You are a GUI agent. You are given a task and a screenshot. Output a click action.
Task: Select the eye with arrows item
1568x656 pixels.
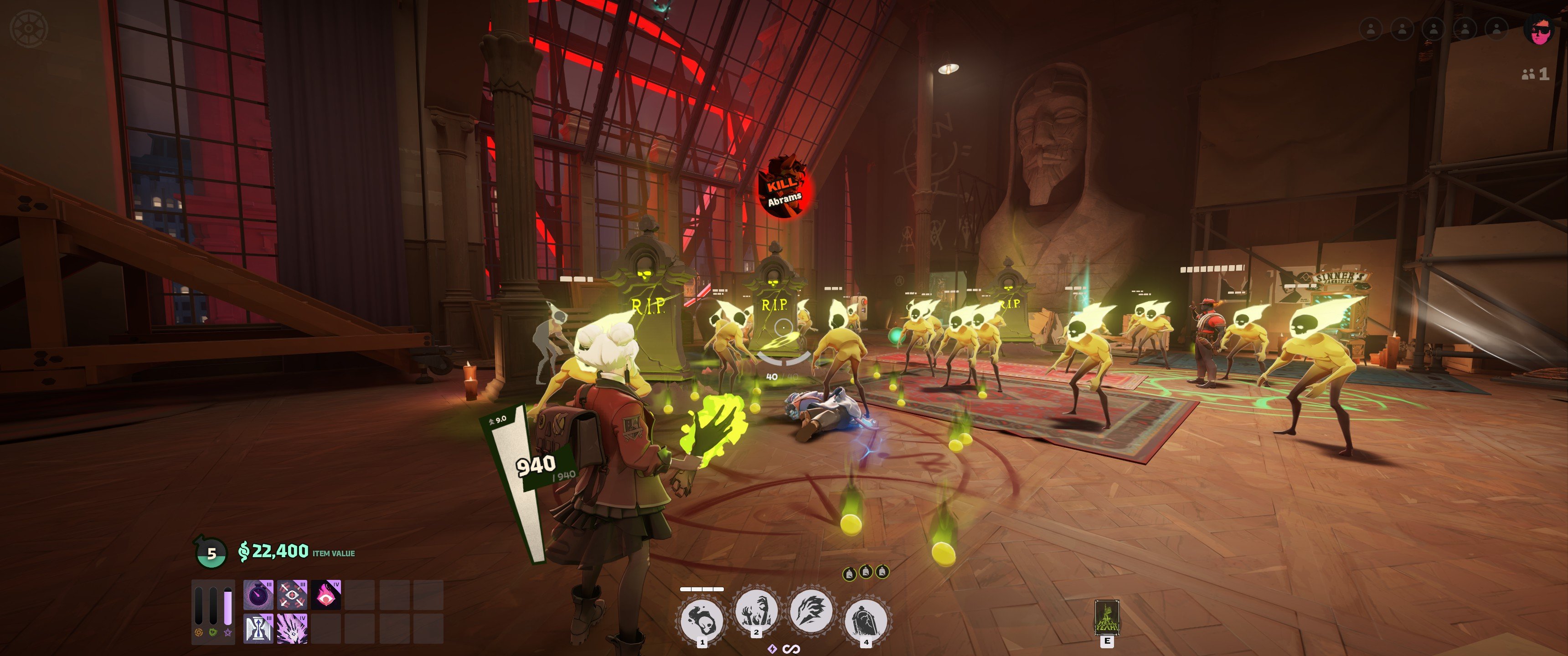(292, 594)
